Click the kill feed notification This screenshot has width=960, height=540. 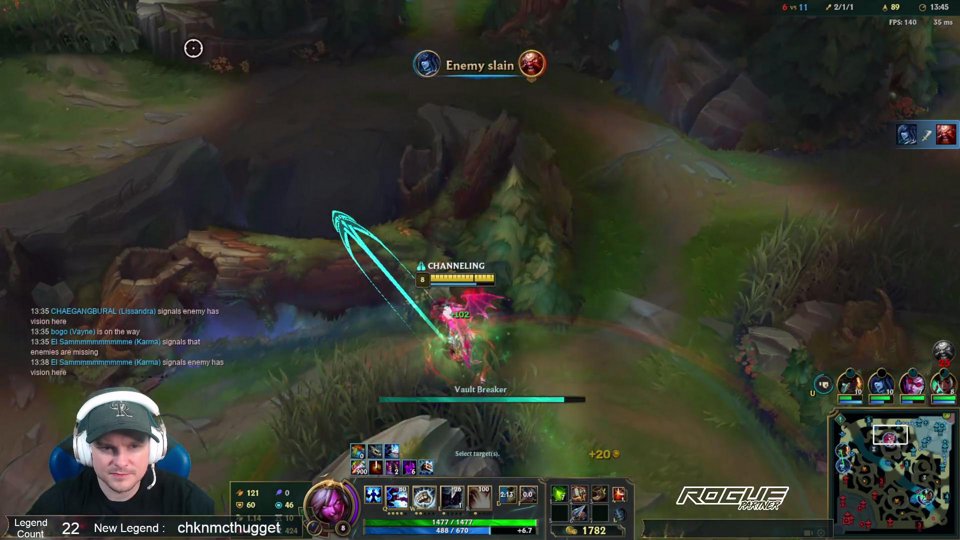[479, 65]
